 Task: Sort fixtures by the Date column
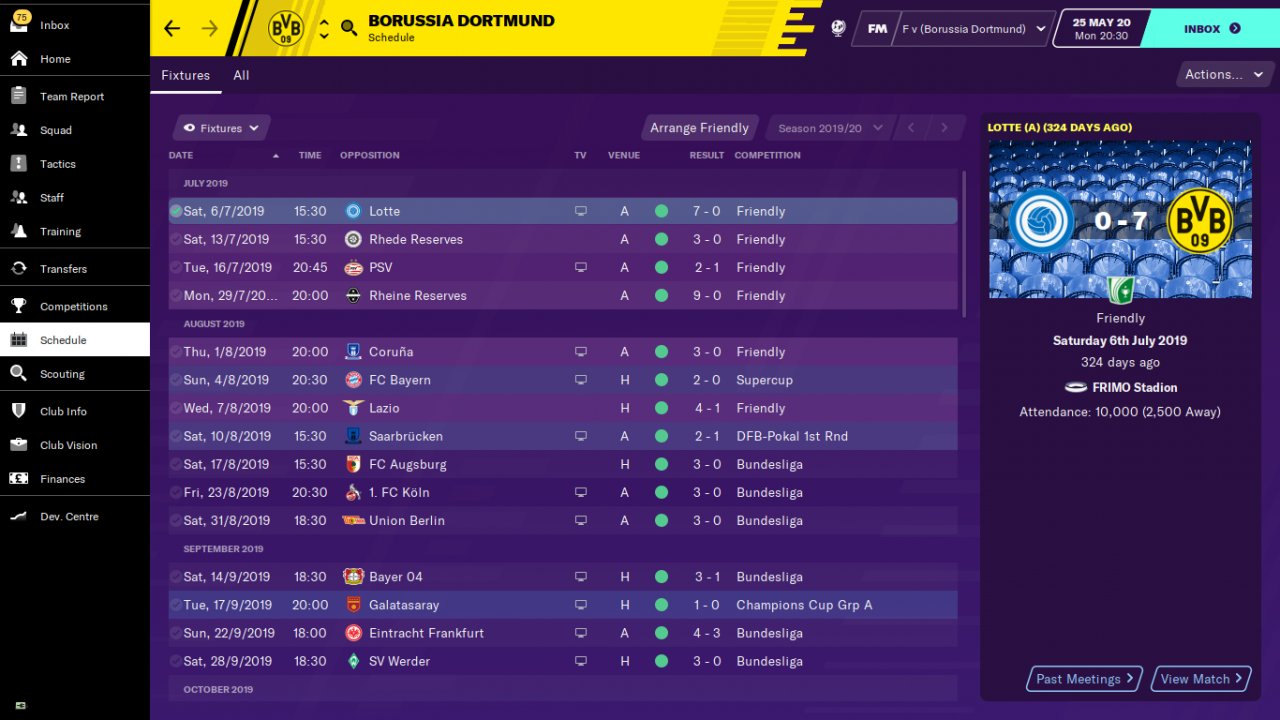[181, 155]
